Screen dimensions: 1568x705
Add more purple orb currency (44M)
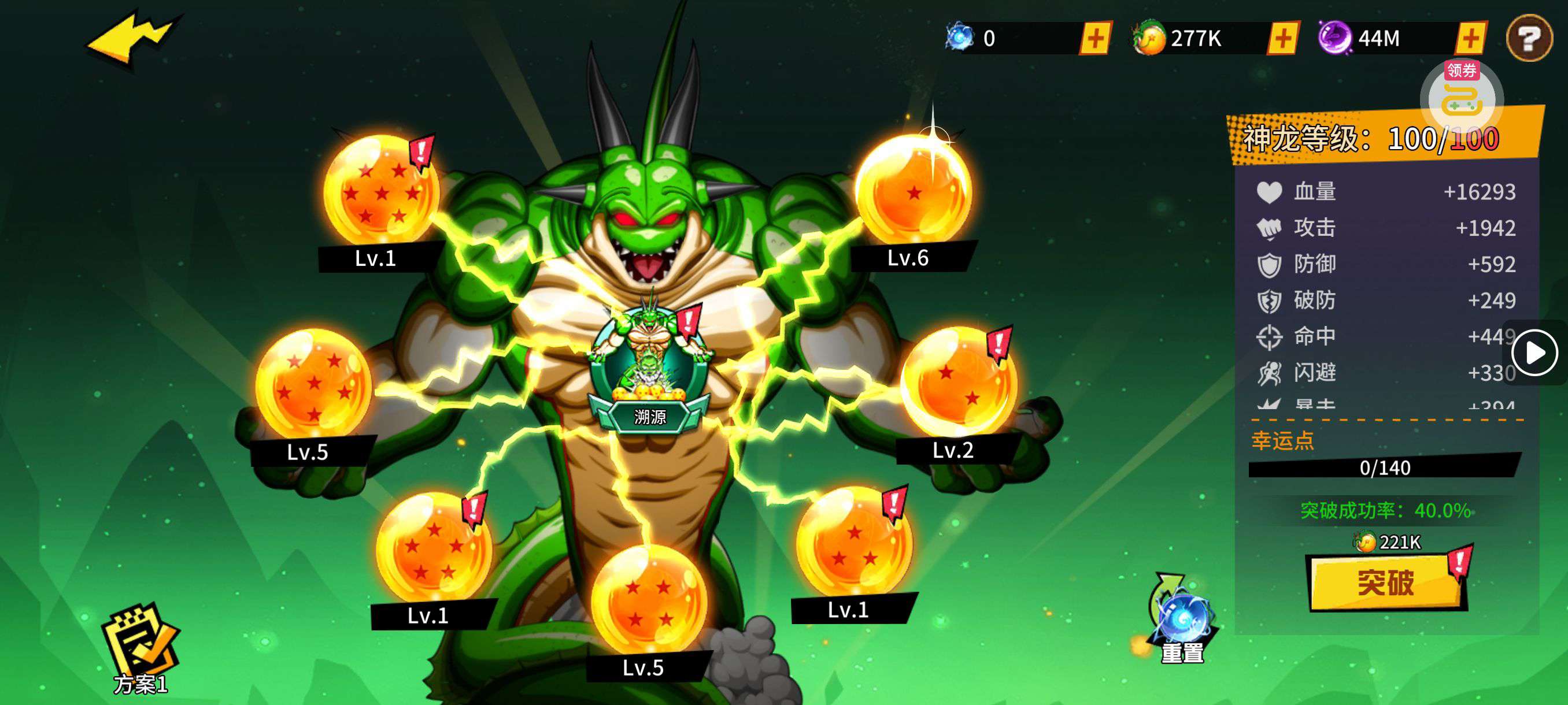(x=1470, y=39)
